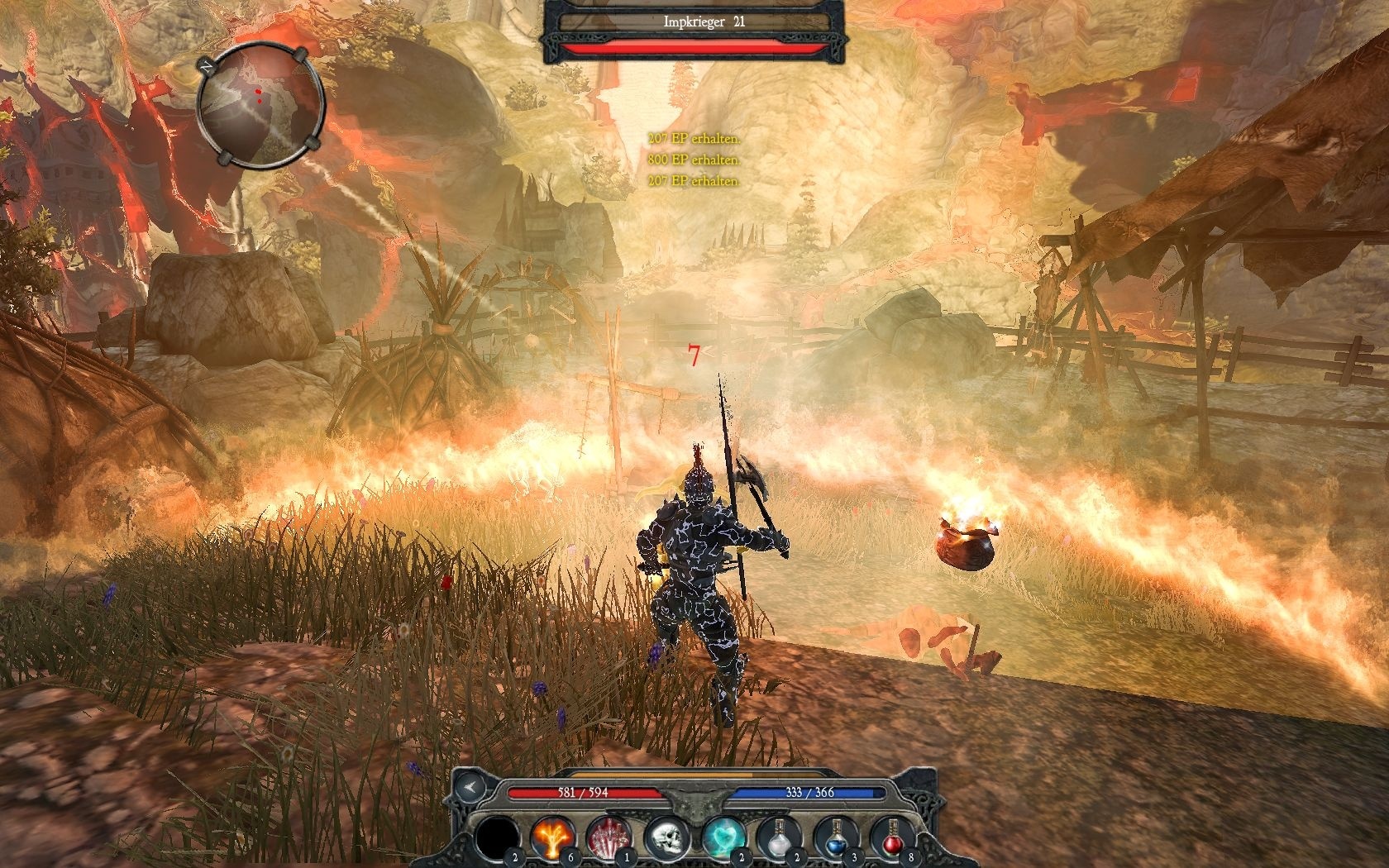Drink the white potion from the hotbar
The image size is (1389, 868).
[779, 838]
